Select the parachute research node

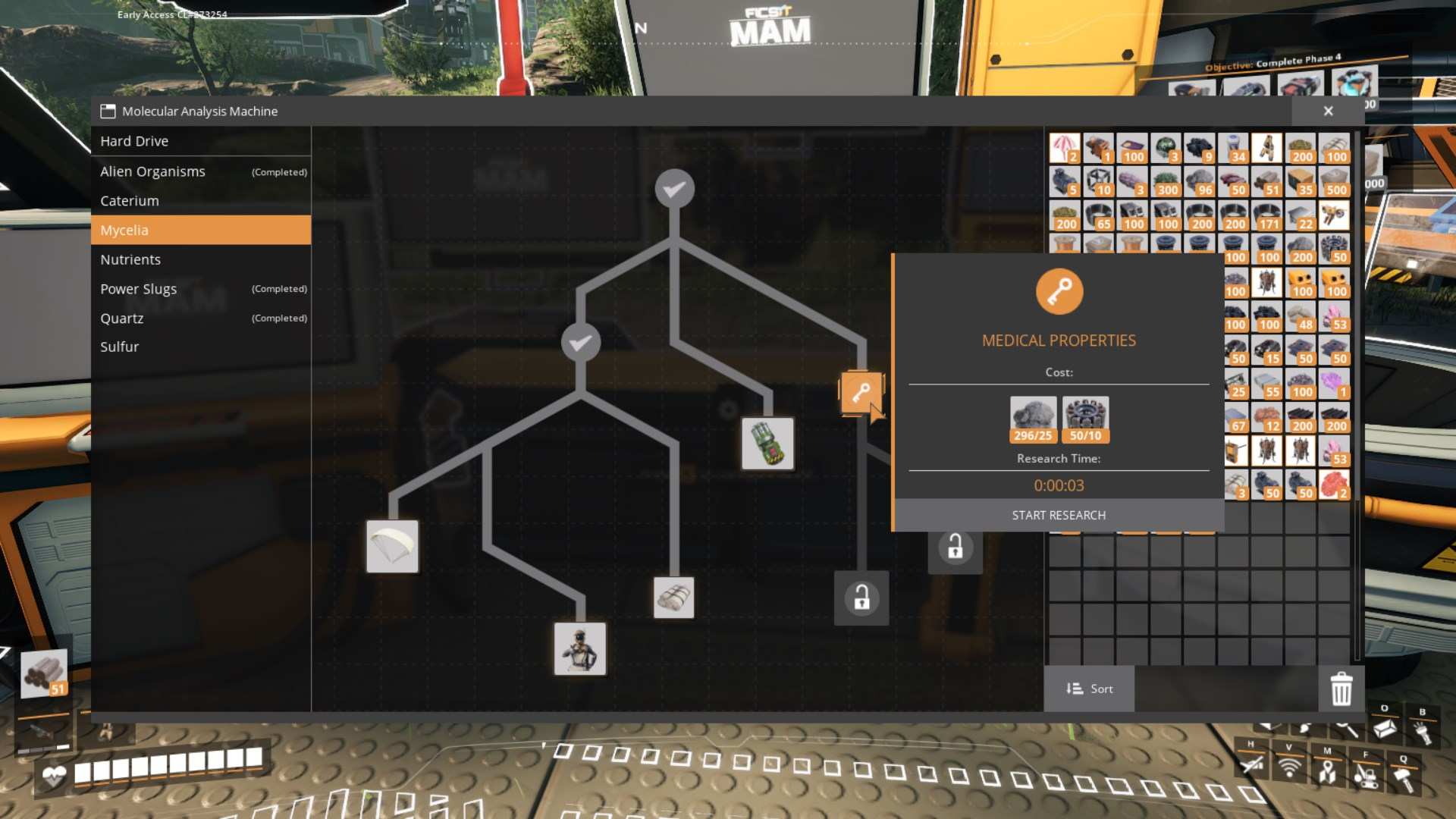point(392,546)
